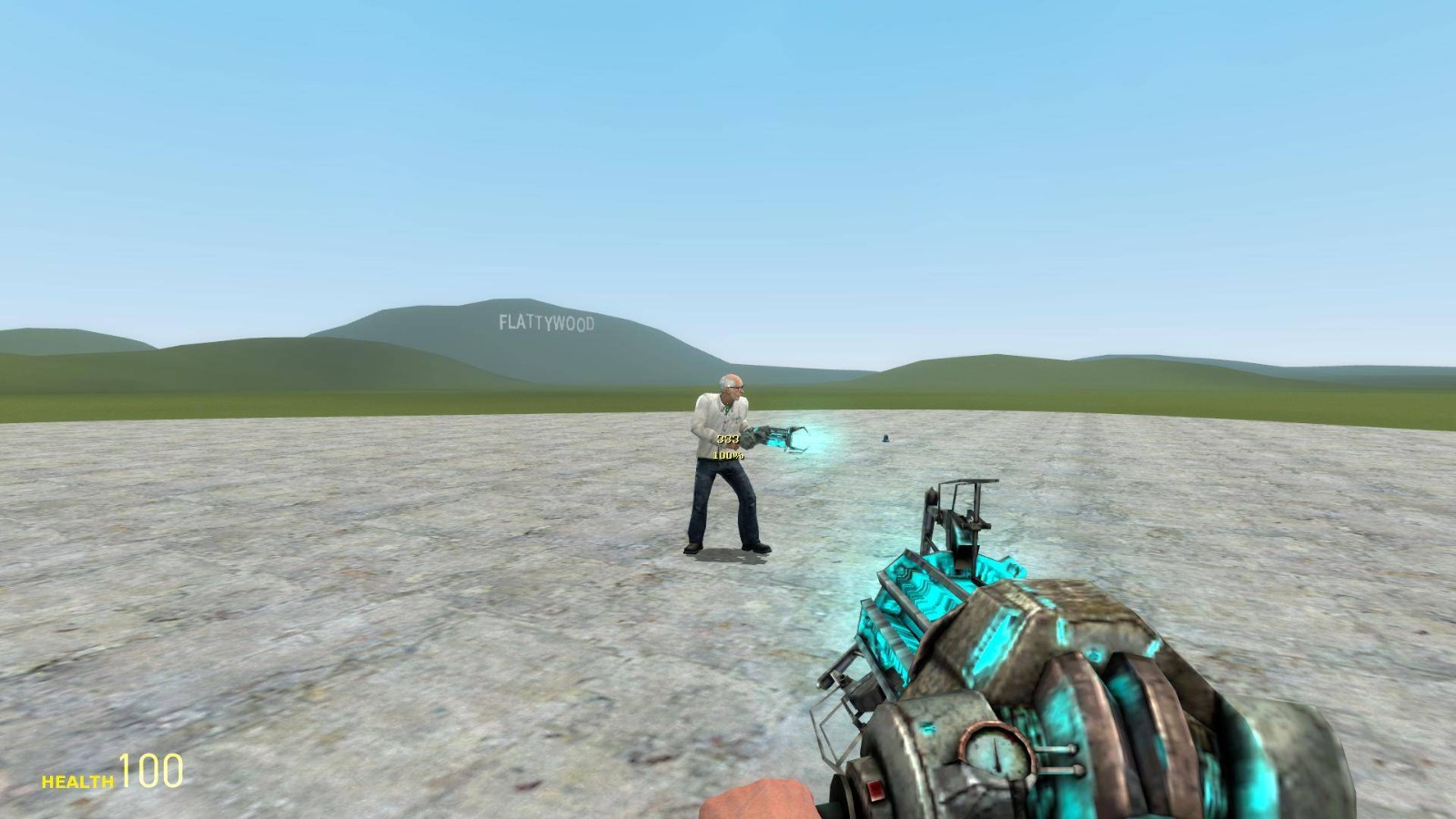Click the red button on the physgun
The height and width of the screenshot is (819, 1456).
pyautogui.click(x=876, y=790)
